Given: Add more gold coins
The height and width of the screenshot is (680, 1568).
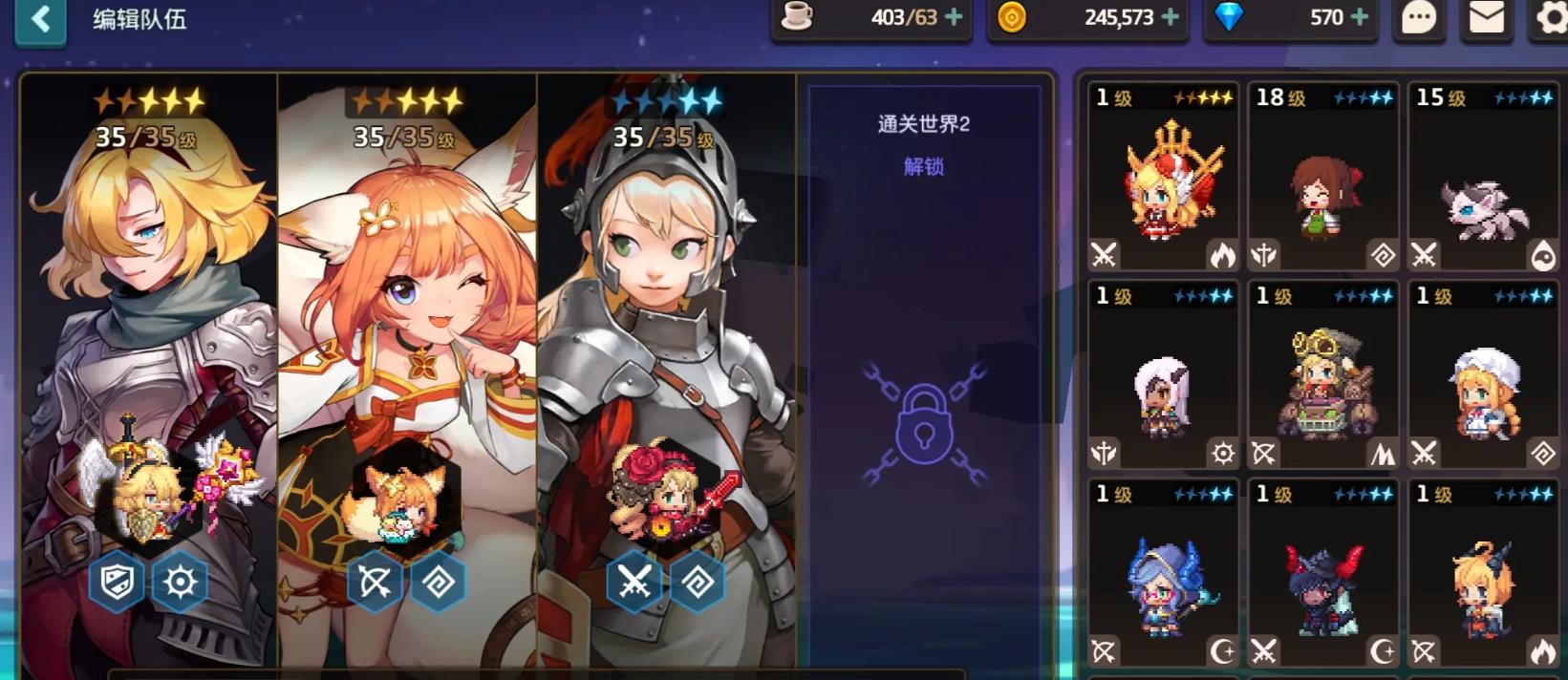Looking at the screenshot, I should tap(1170, 17).
